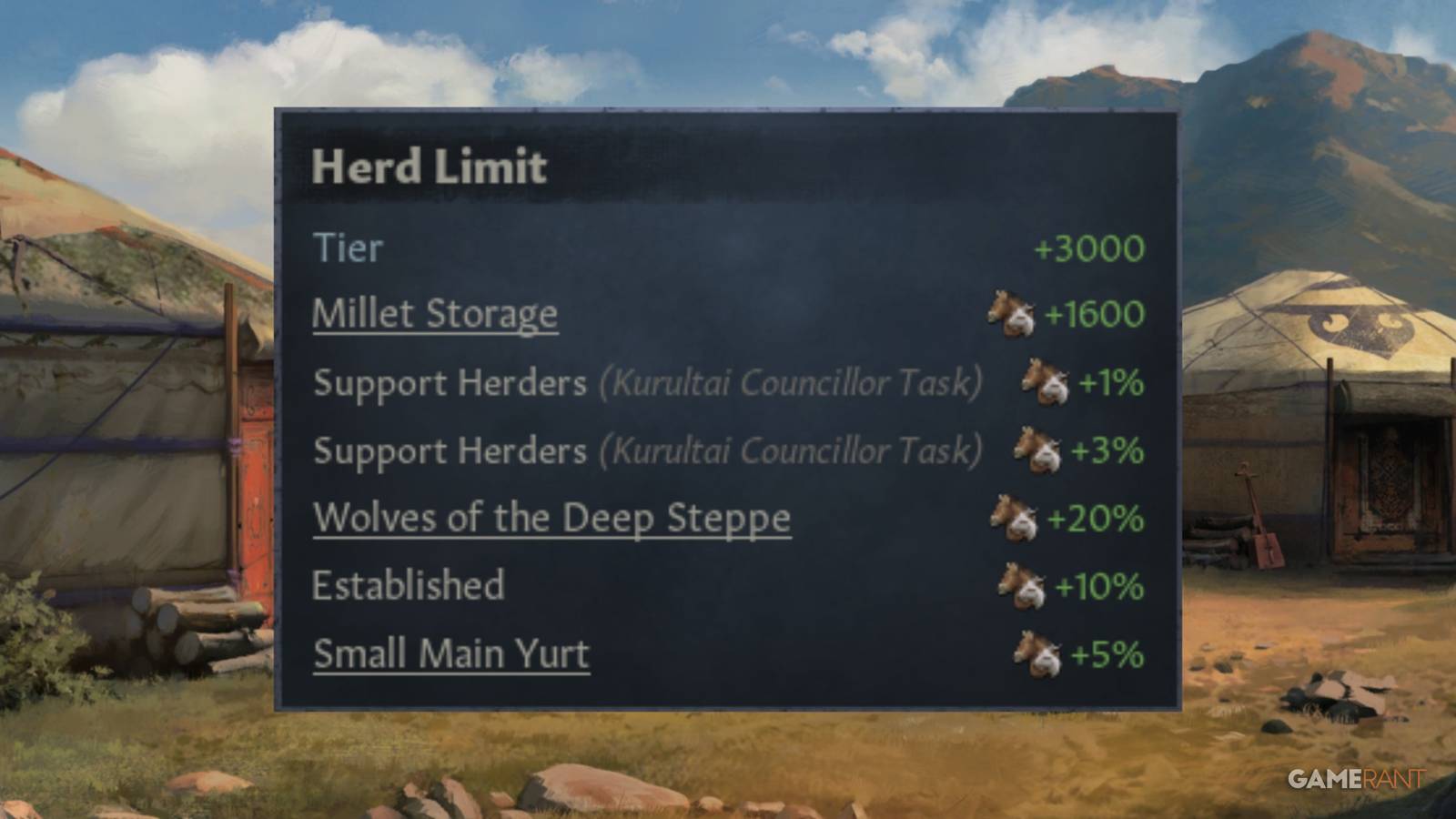Click the Established modifier label

pos(408,586)
